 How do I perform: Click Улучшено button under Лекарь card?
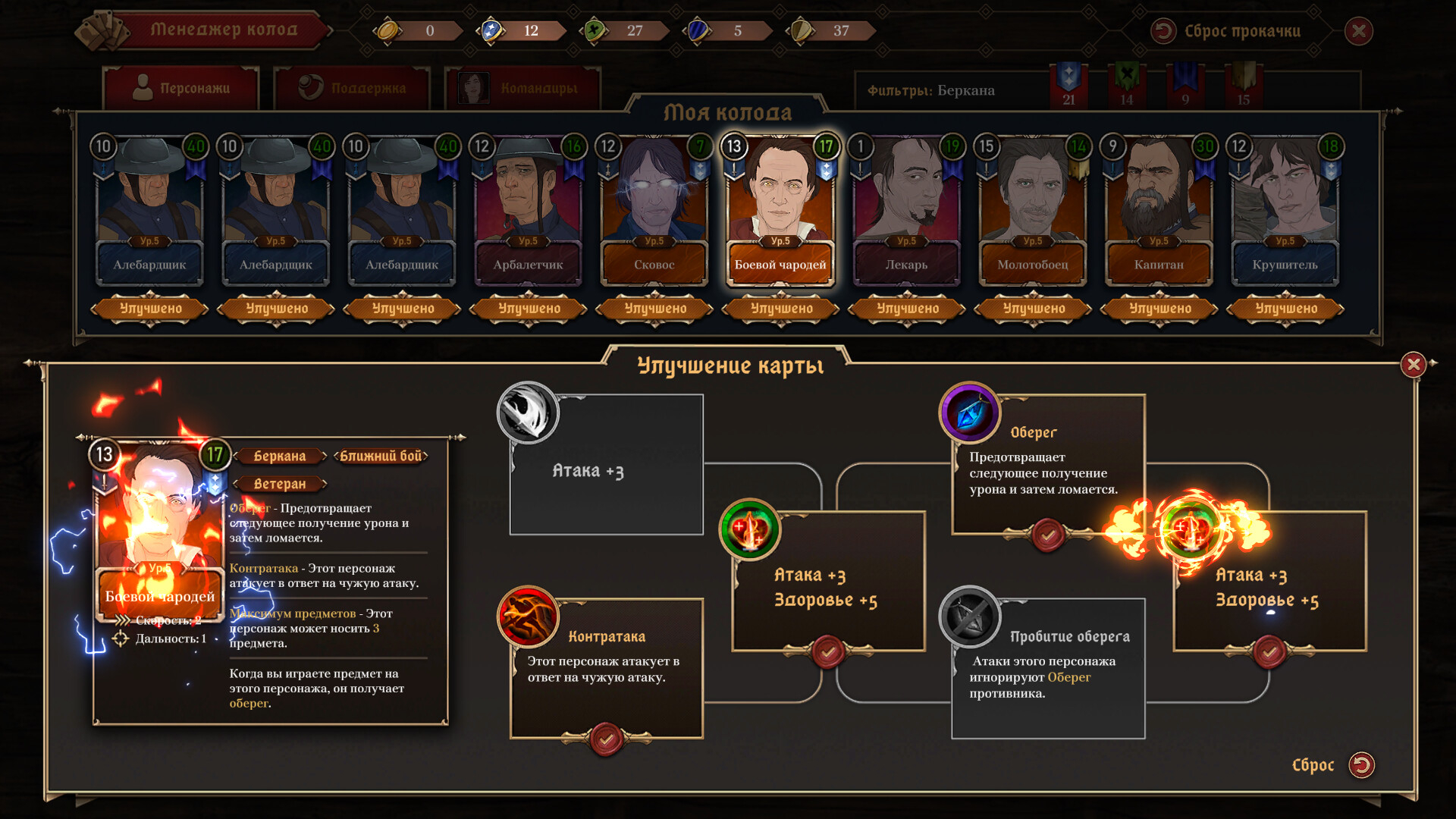point(907,309)
